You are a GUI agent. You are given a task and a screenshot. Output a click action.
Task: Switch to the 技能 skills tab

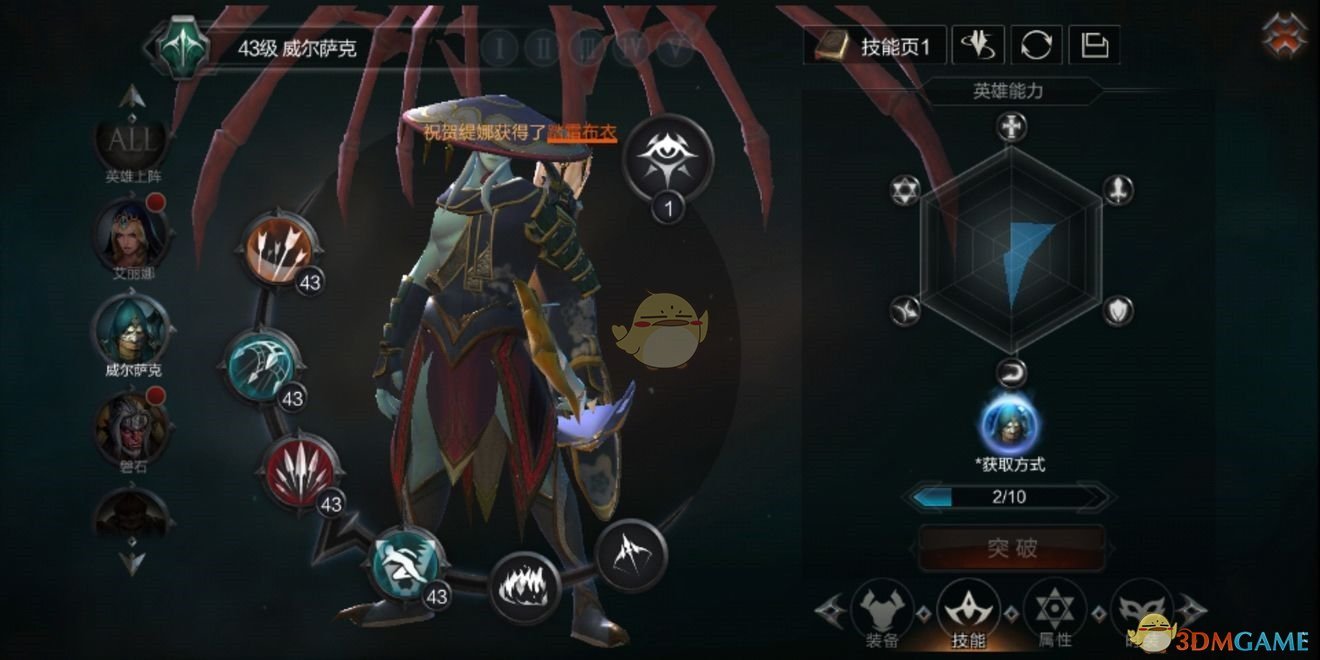[969, 610]
